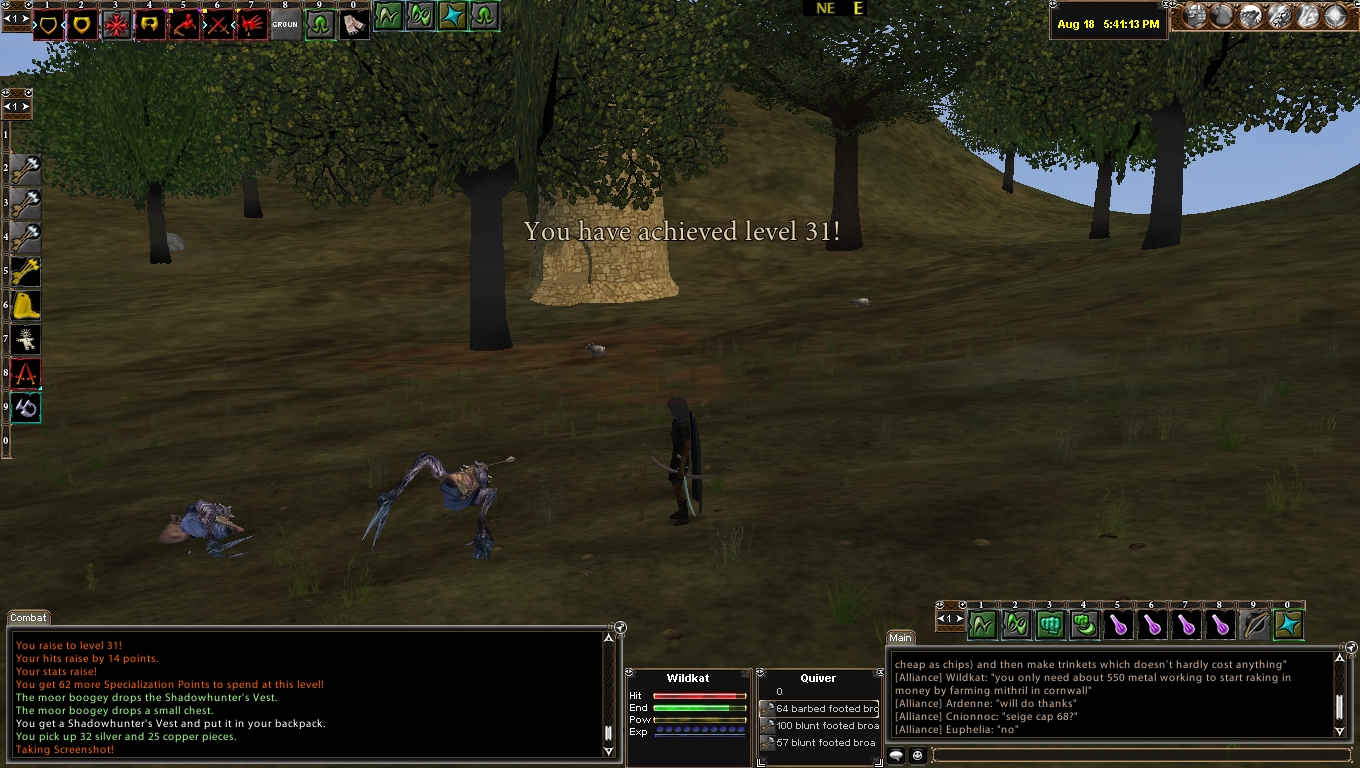This screenshot has height=768, width=1360.
Task: Open the Main chat tab
Action: pos(900,637)
